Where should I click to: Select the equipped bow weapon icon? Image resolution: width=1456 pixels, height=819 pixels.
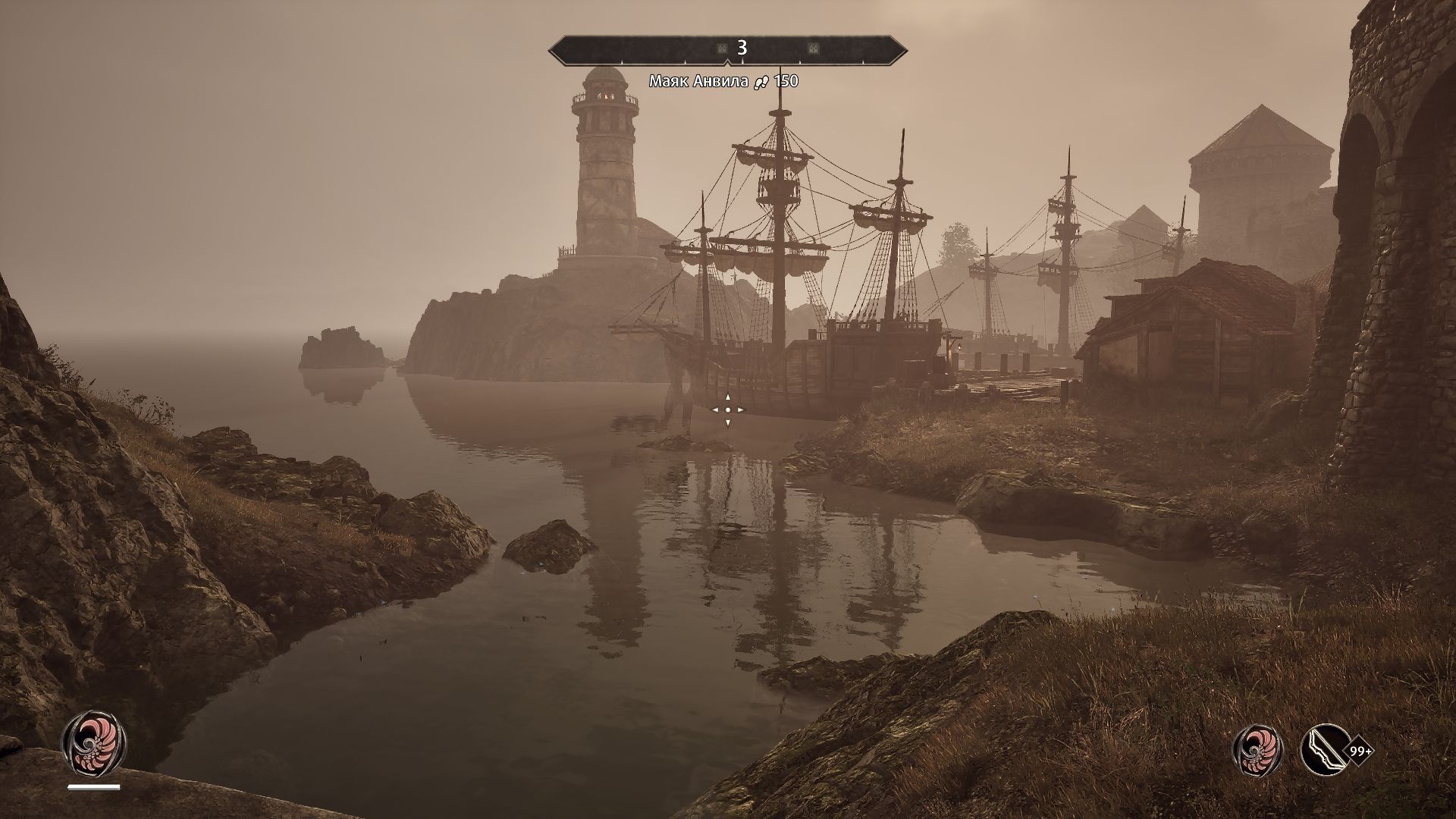pyautogui.click(x=1325, y=751)
